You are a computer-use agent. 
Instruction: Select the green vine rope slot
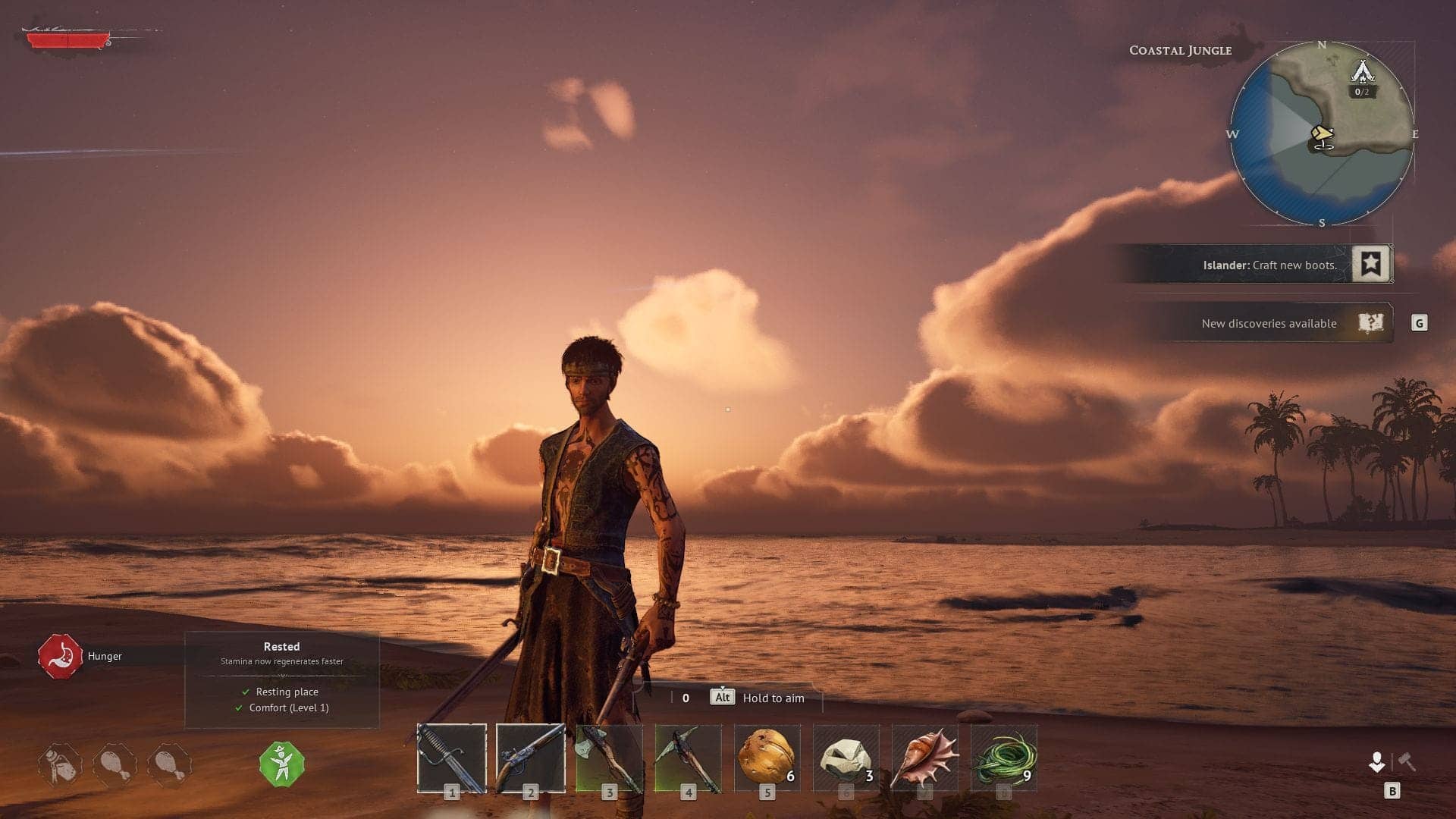(1003, 758)
